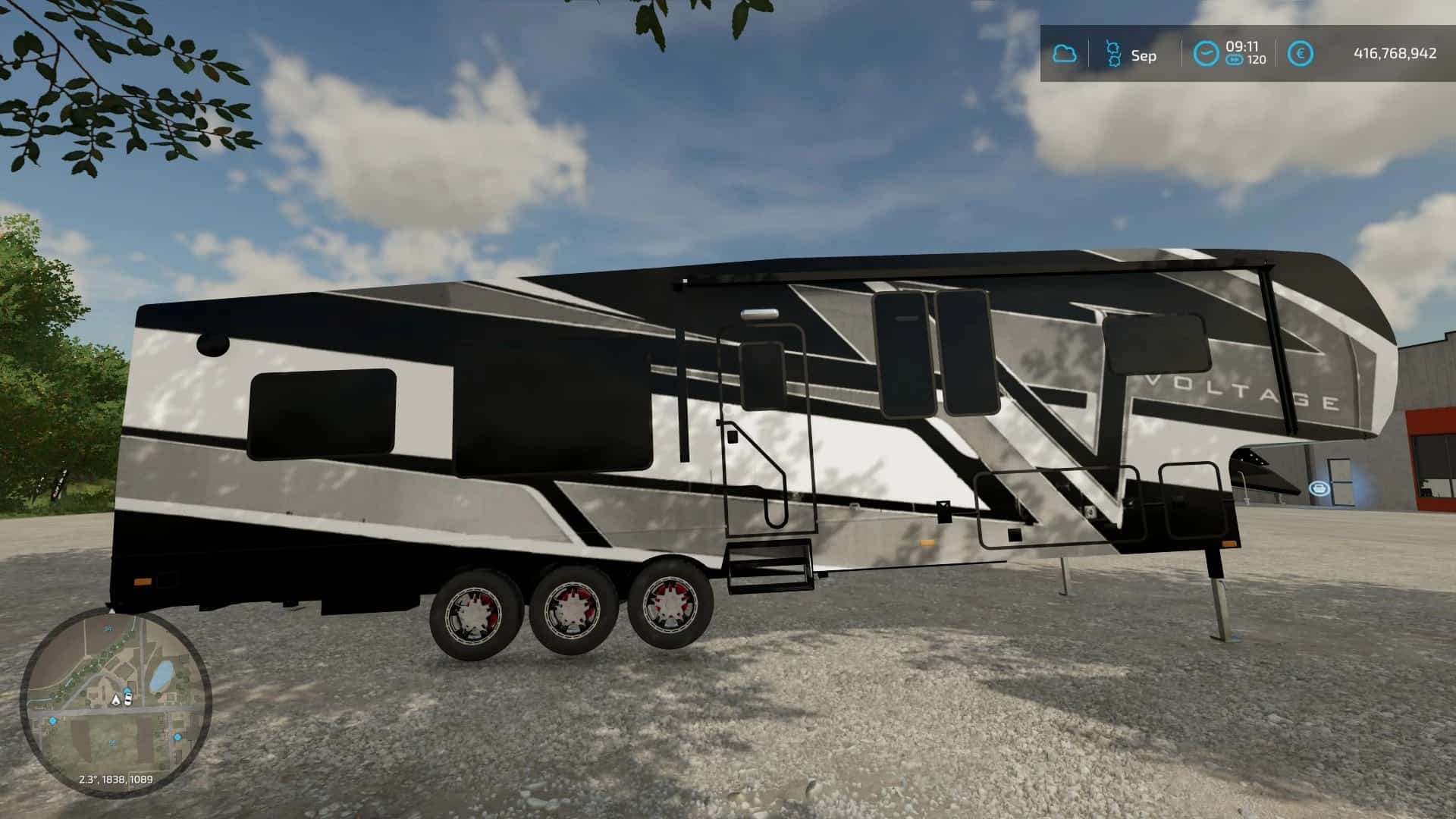Click the weather cloud icon in the HUD
Viewport: 1456px width, 819px height.
click(x=1065, y=53)
